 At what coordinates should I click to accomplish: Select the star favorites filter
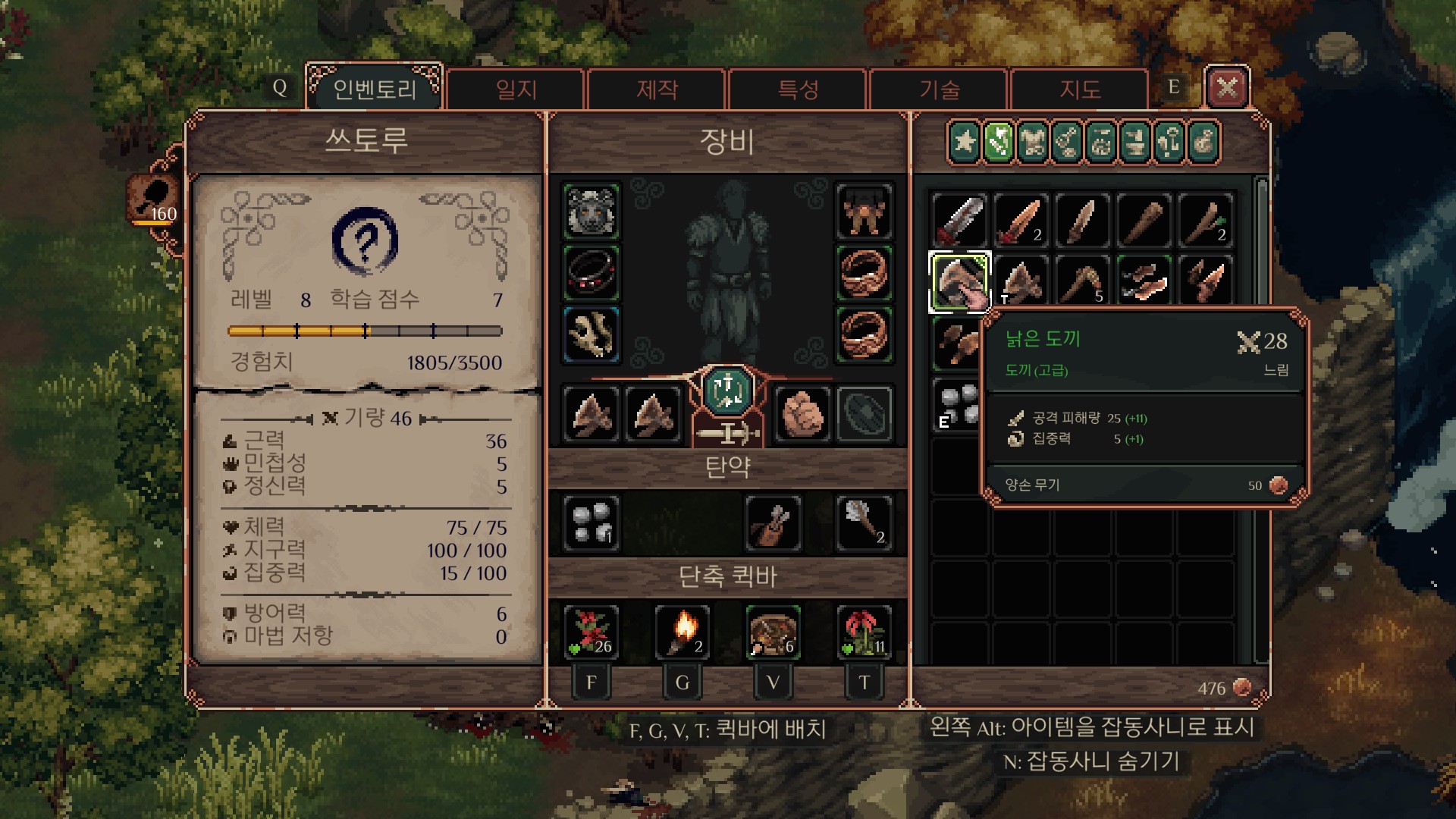965,142
